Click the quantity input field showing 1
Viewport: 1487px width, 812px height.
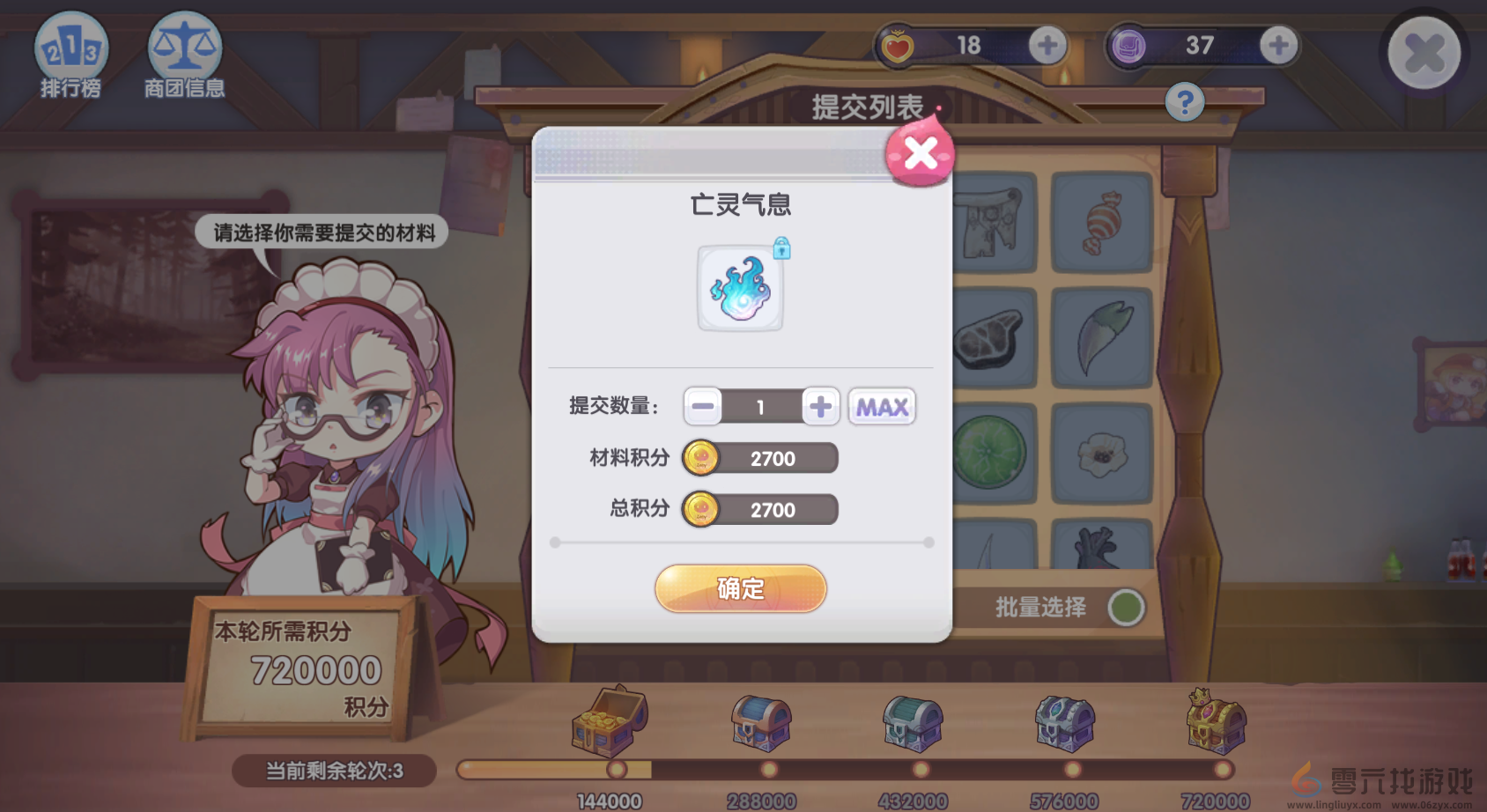pyautogui.click(x=760, y=406)
